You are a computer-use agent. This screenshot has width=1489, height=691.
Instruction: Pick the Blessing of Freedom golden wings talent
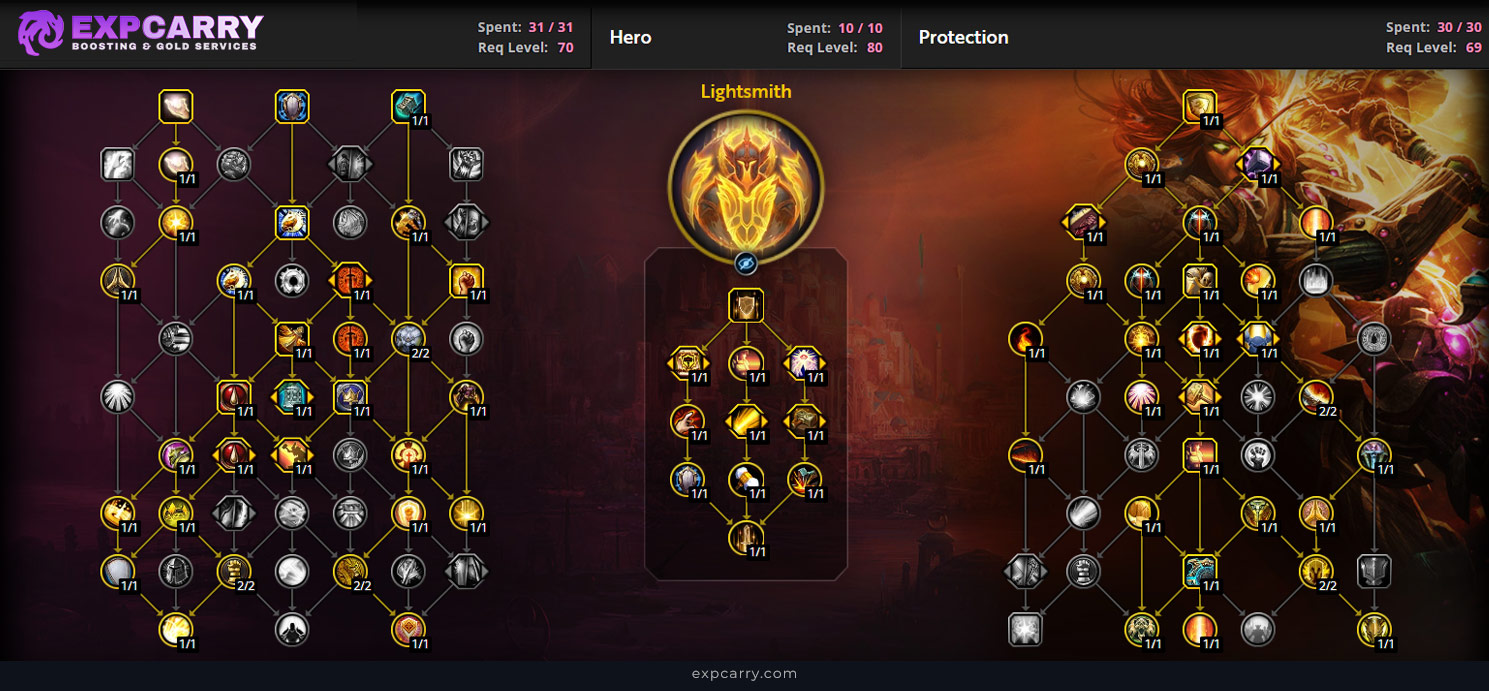(x=292, y=339)
